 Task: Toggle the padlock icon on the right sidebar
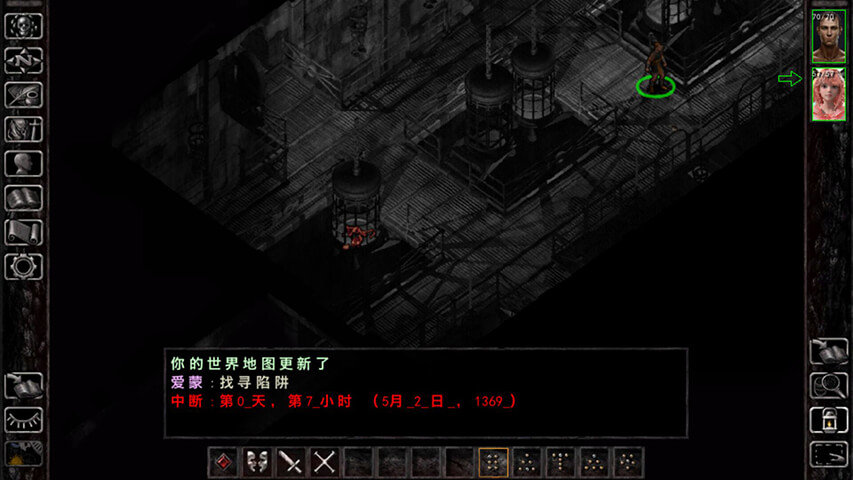click(828, 419)
